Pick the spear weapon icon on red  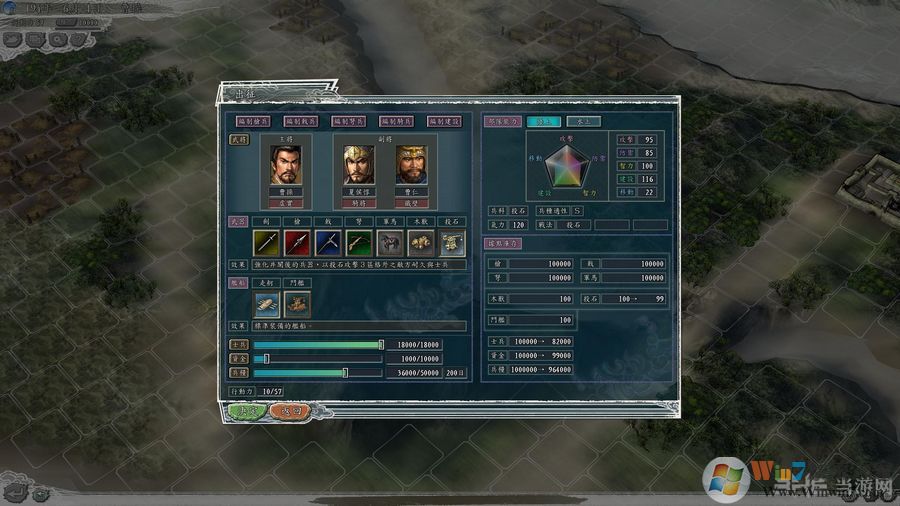coord(297,241)
